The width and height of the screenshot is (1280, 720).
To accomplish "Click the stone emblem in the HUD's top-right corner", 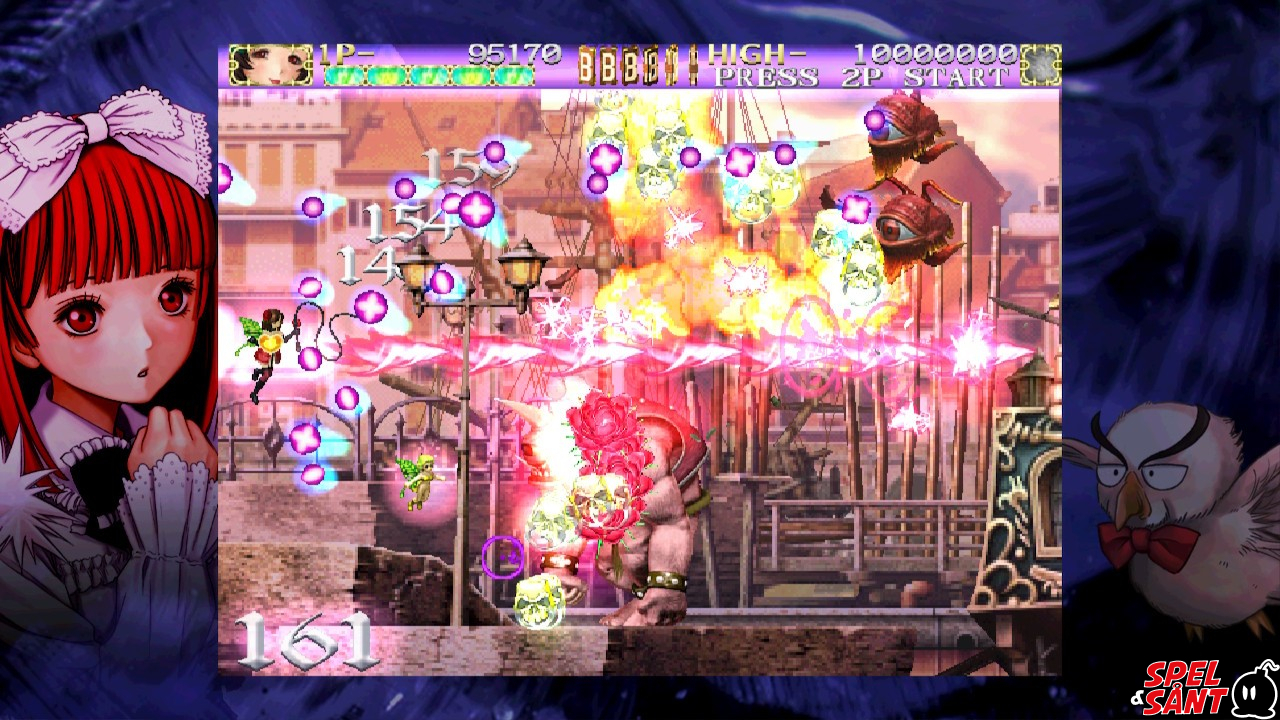I will pyautogui.click(x=1042, y=62).
